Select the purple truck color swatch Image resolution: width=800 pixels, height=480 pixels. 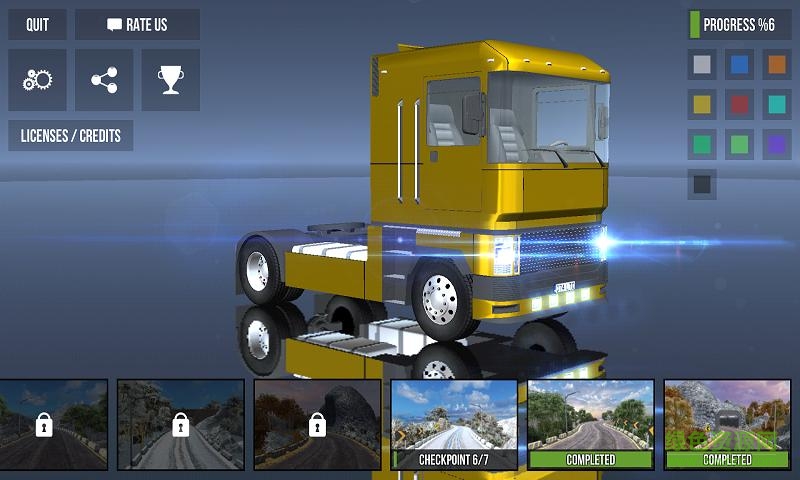777,144
